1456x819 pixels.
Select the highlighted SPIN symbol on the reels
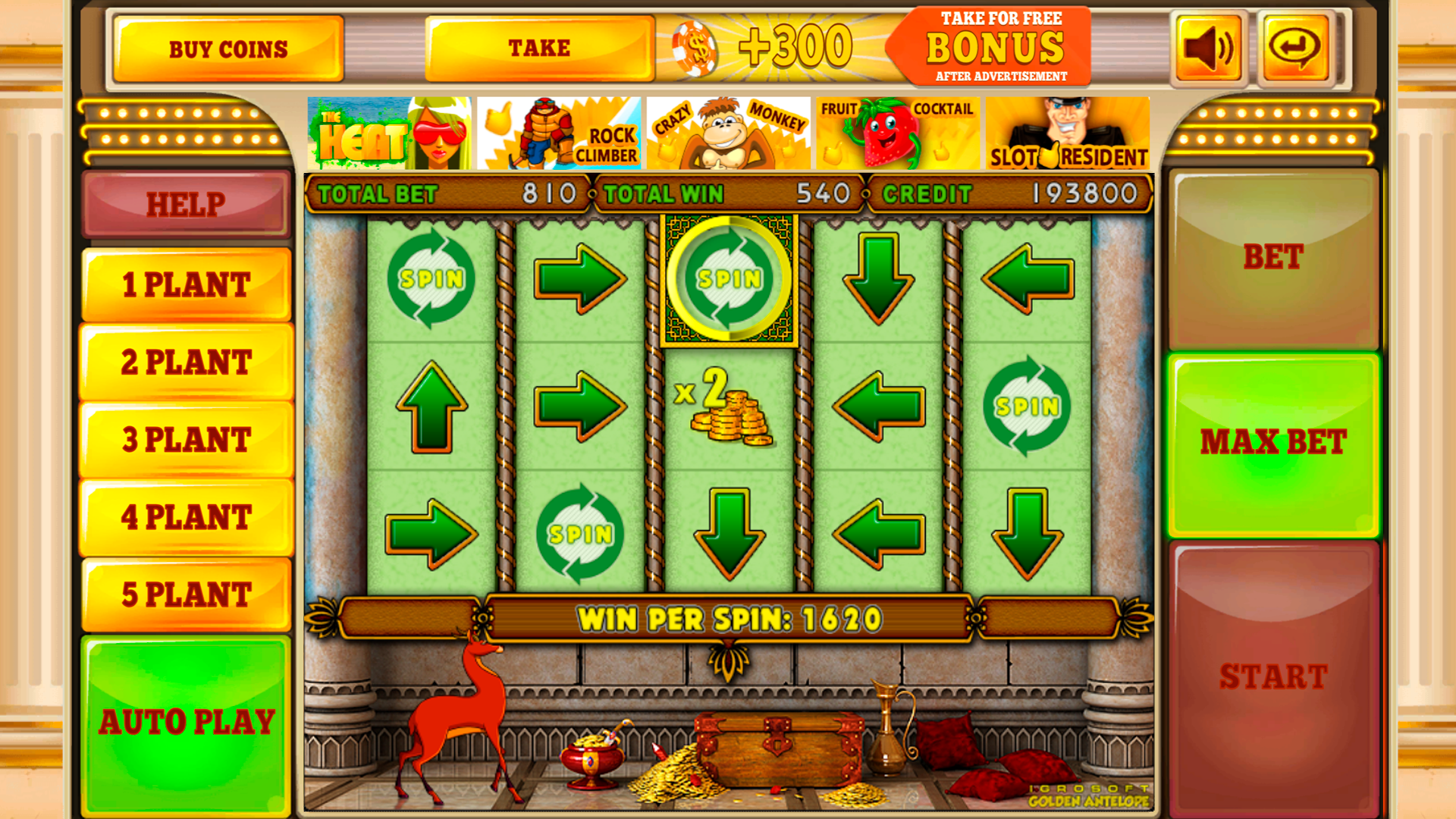tap(730, 279)
